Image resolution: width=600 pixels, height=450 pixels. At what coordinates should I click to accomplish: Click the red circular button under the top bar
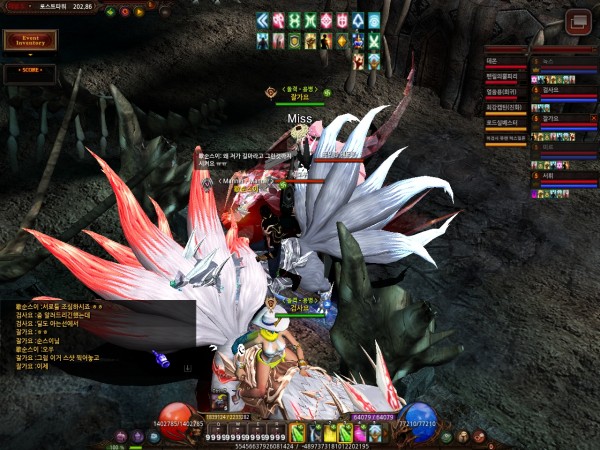[x=124, y=13]
